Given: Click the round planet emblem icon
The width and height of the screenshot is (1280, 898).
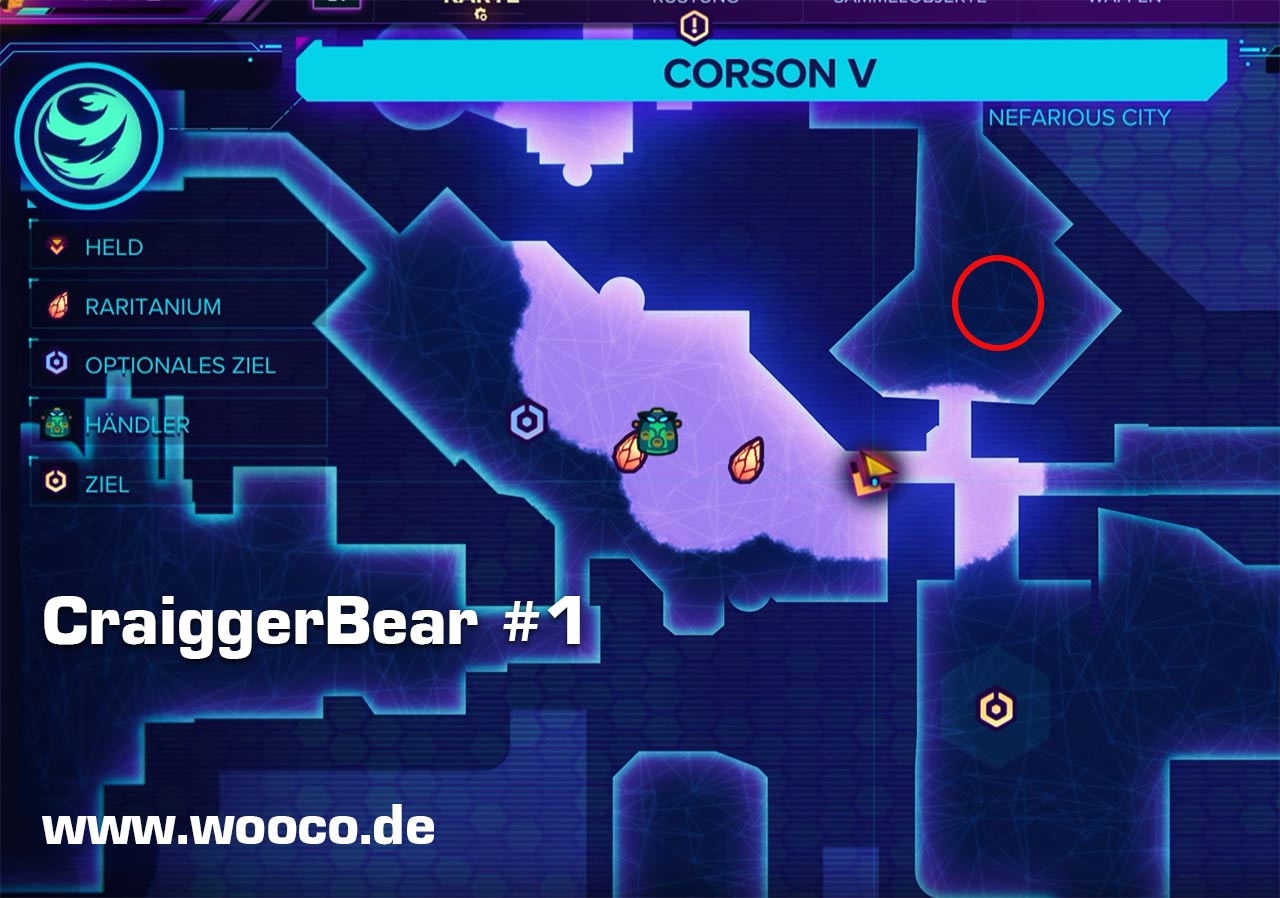Looking at the screenshot, I should click(x=89, y=137).
